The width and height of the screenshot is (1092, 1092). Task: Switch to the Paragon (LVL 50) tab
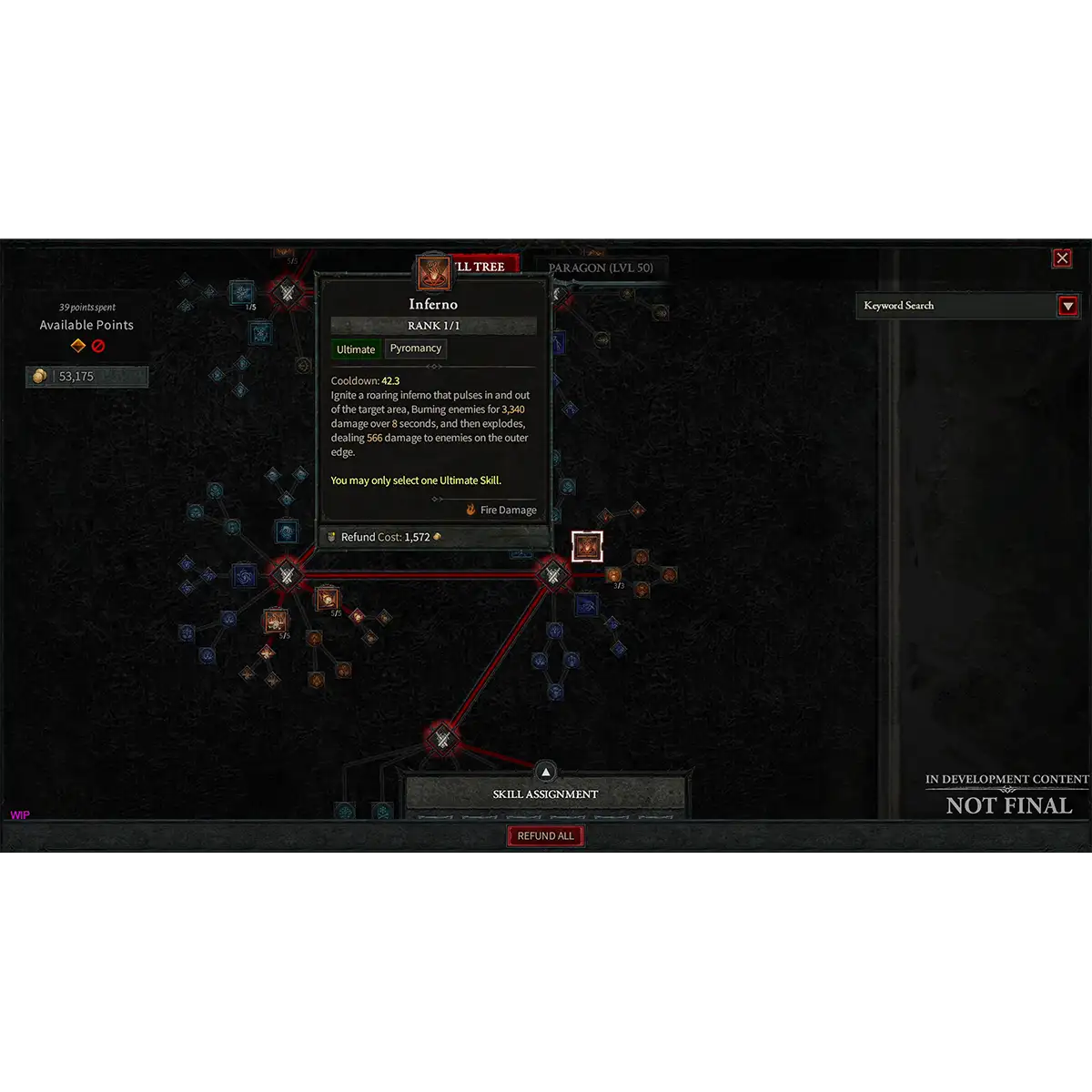(x=601, y=268)
